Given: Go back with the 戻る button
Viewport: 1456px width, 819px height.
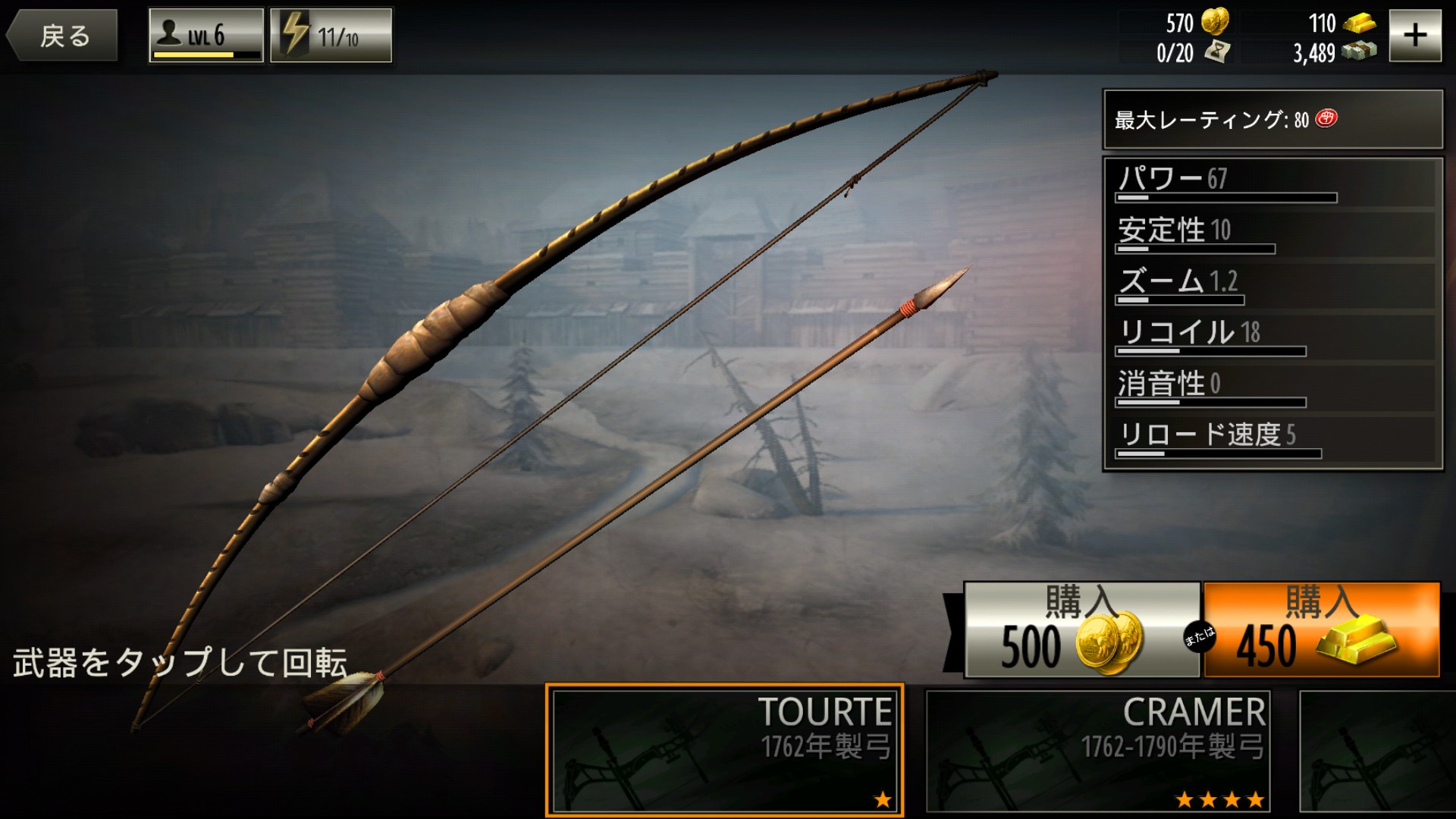Looking at the screenshot, I should click(x=62, y=36).
